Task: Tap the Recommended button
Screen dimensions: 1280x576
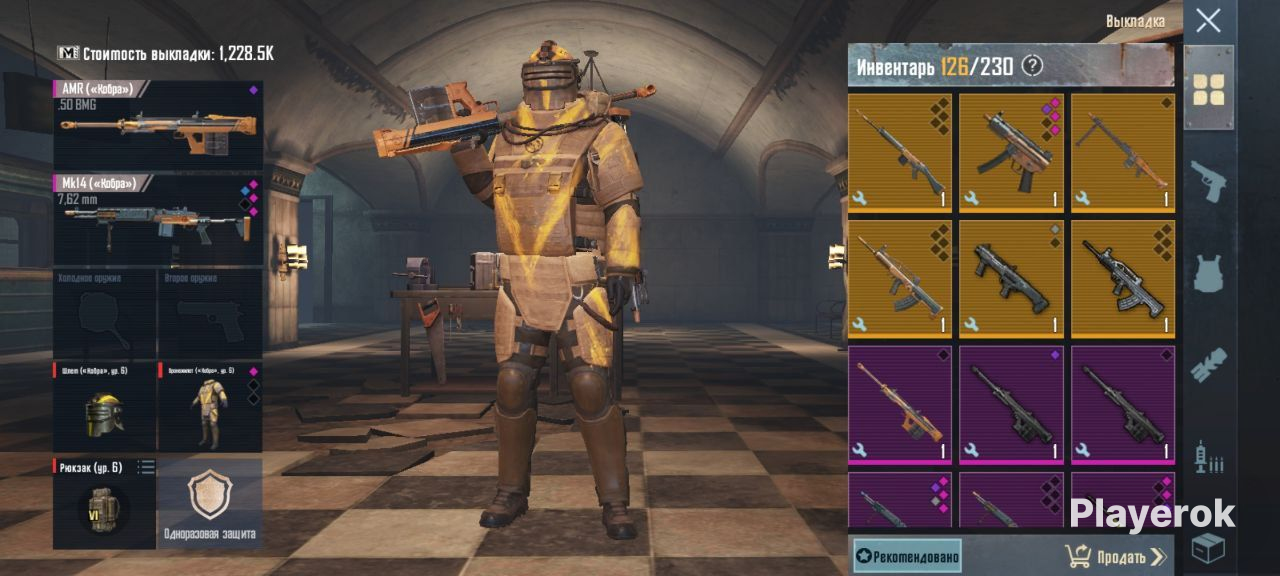Action: [907, 556]
